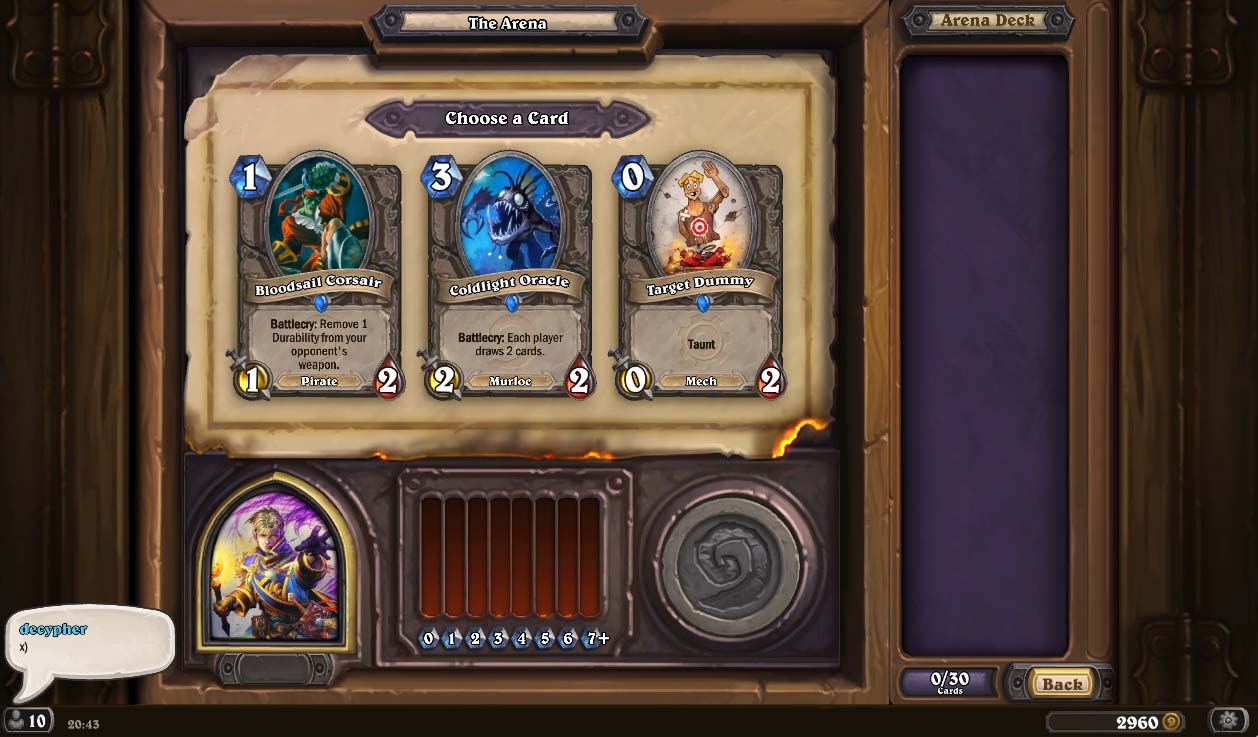This screenshot has height=737, width=1258.
Task: Click the Back button
Action: (x=1061, y=684)
